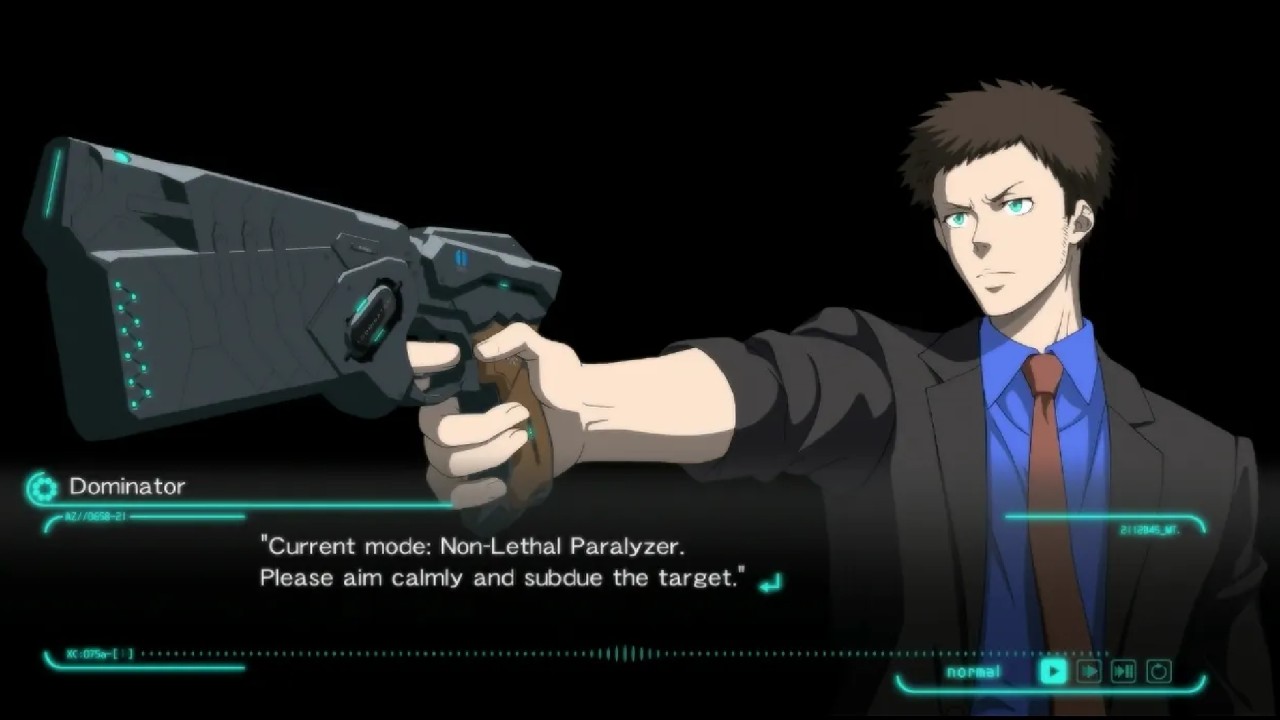The width and height of the screenshot is (1280, 720).
Task: Toggle the skip-to-pause playback button
Action: coord(1123,671)
